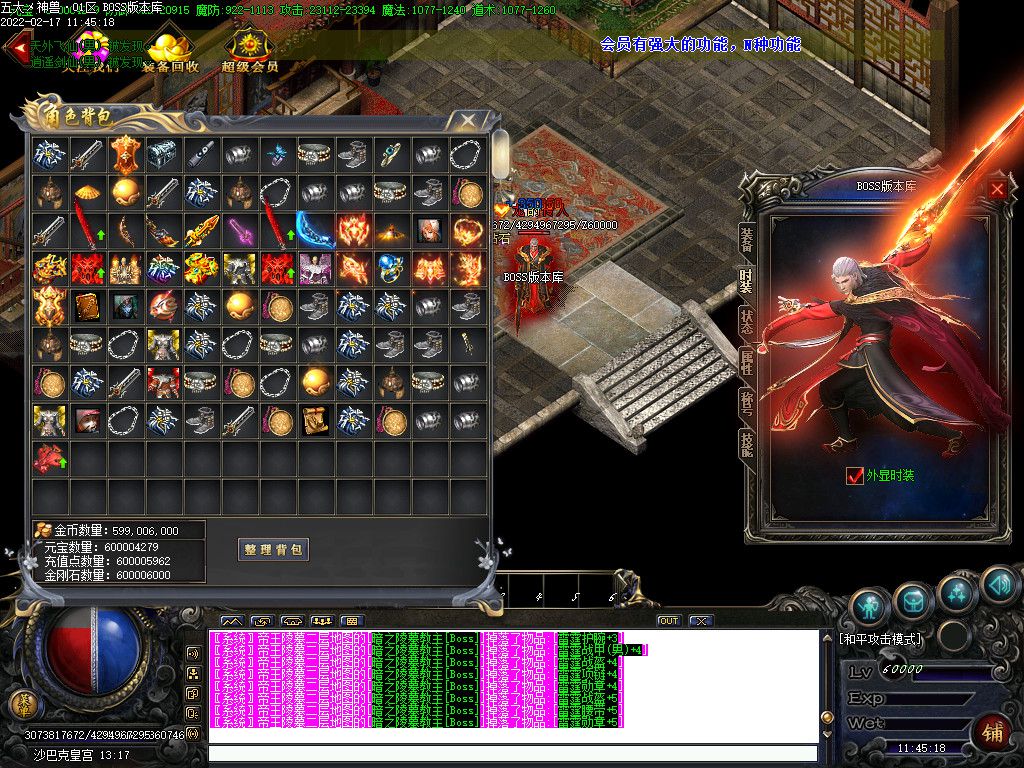Select the purple sword item in the bag

point(239,231)
